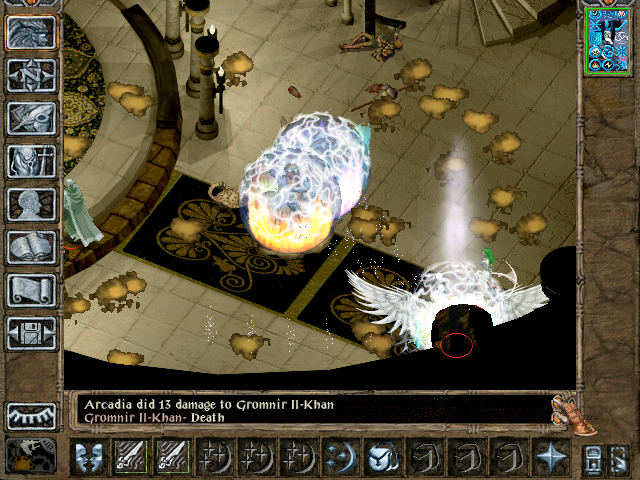The width and height of the screenshot is (640, 480).
Task: Open the mage spellbook
Action: [x=30, y=247]
